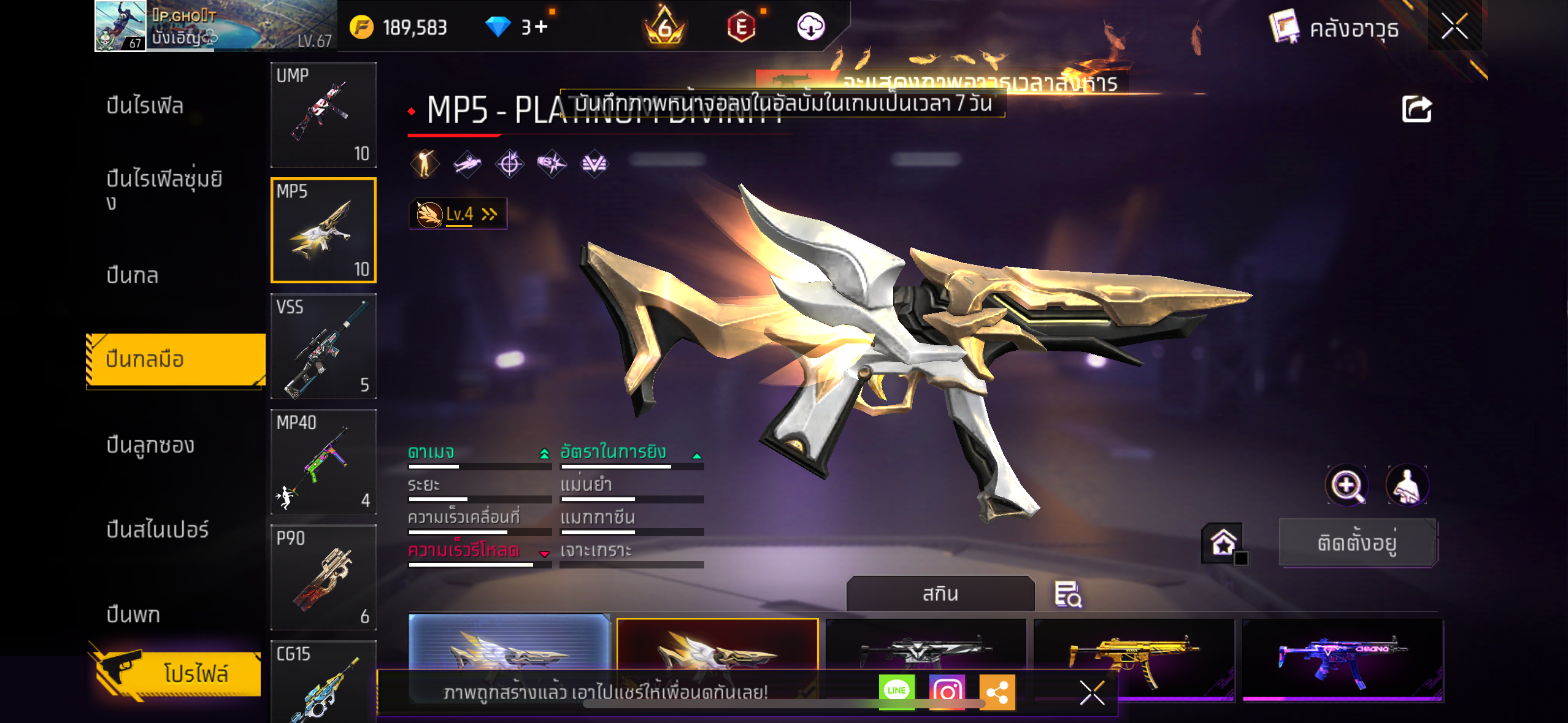Select the UMP weapon tile
The image size is (1568, 723).
point(323,115)
